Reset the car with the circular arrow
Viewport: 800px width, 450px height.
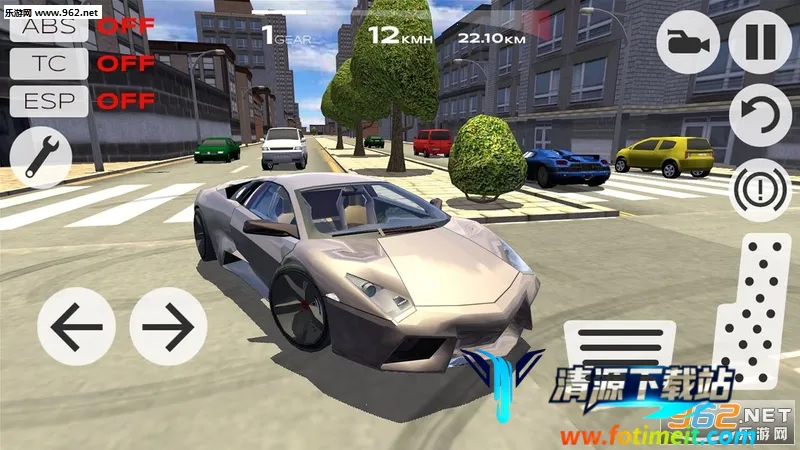pyautogui.click(x=760, y=115)
